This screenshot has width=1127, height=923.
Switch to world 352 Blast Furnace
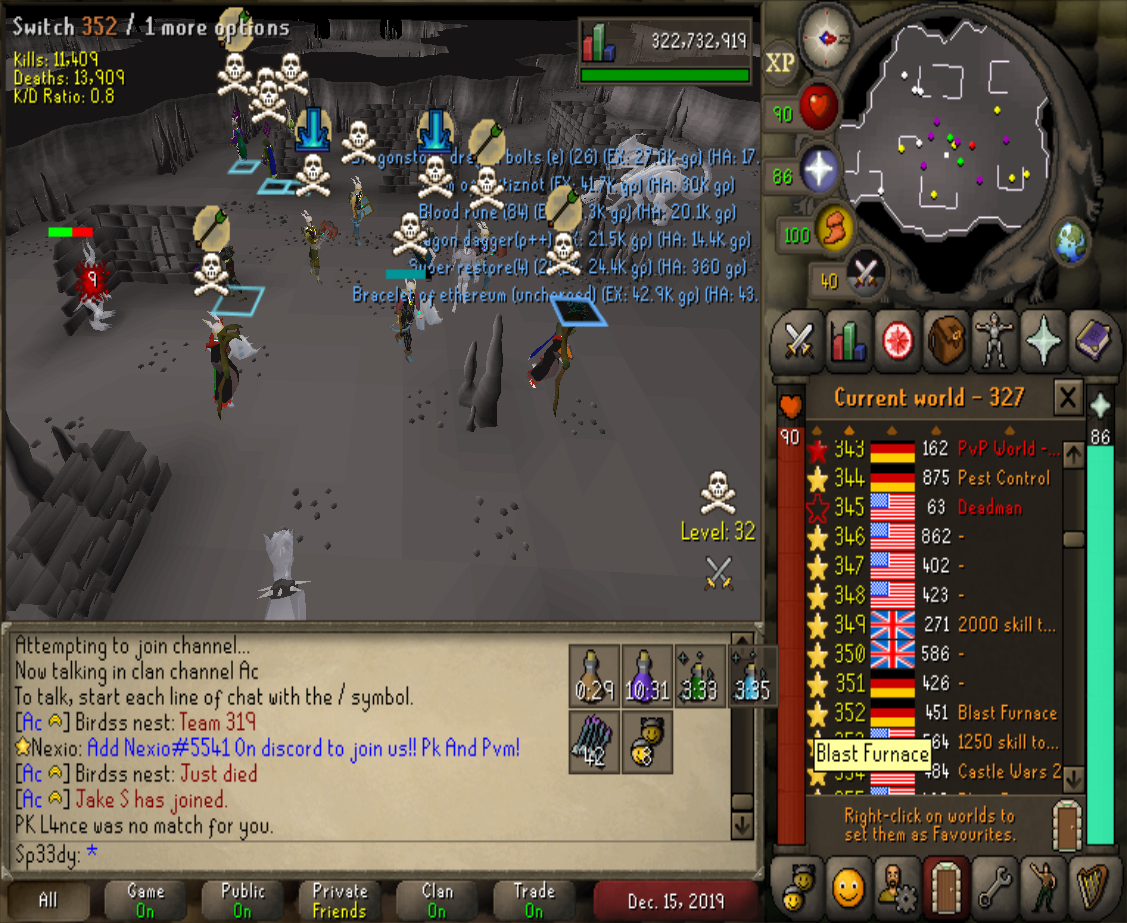[940, 713]
